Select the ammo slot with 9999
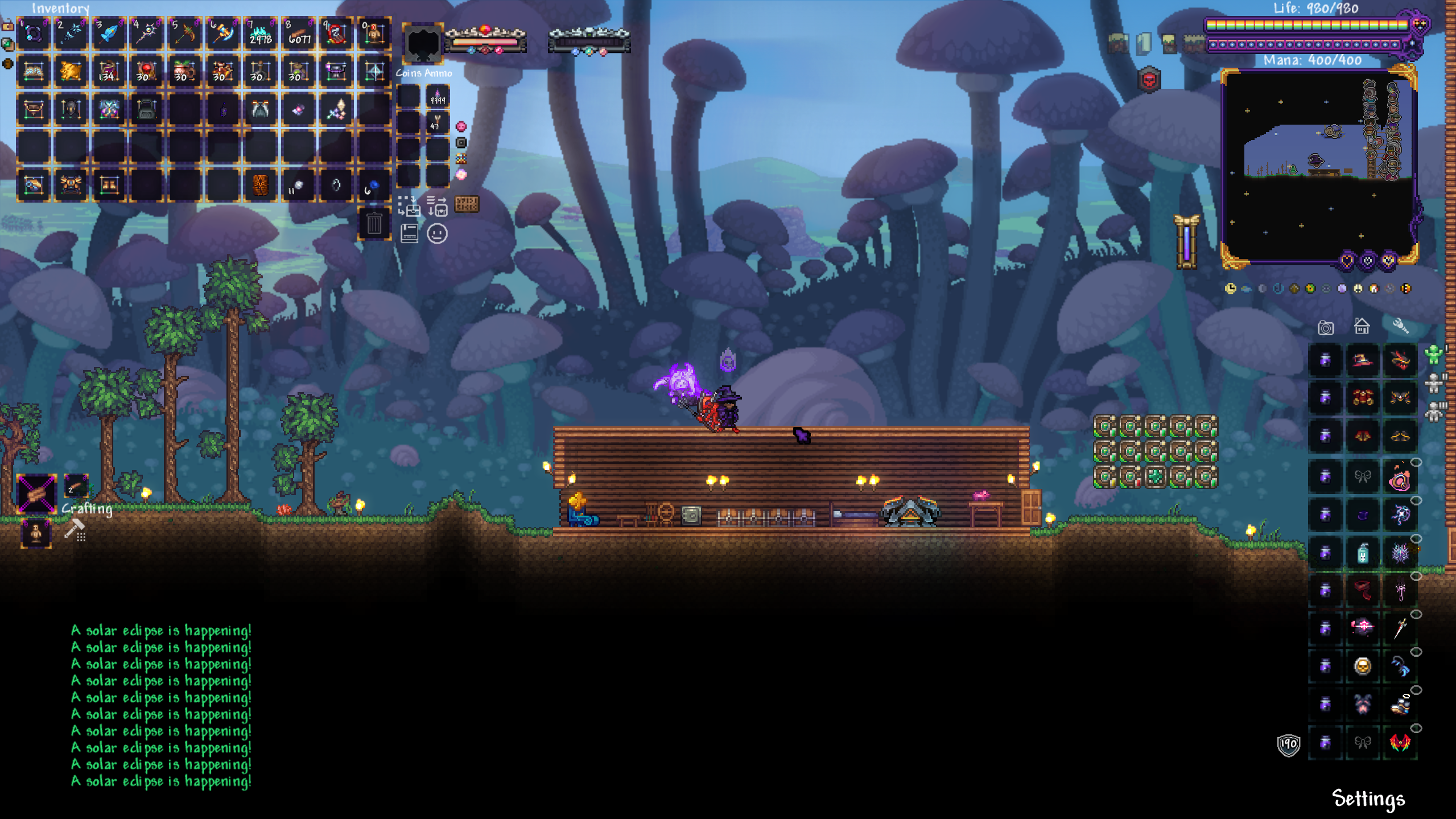 click(x=438, y=97)
